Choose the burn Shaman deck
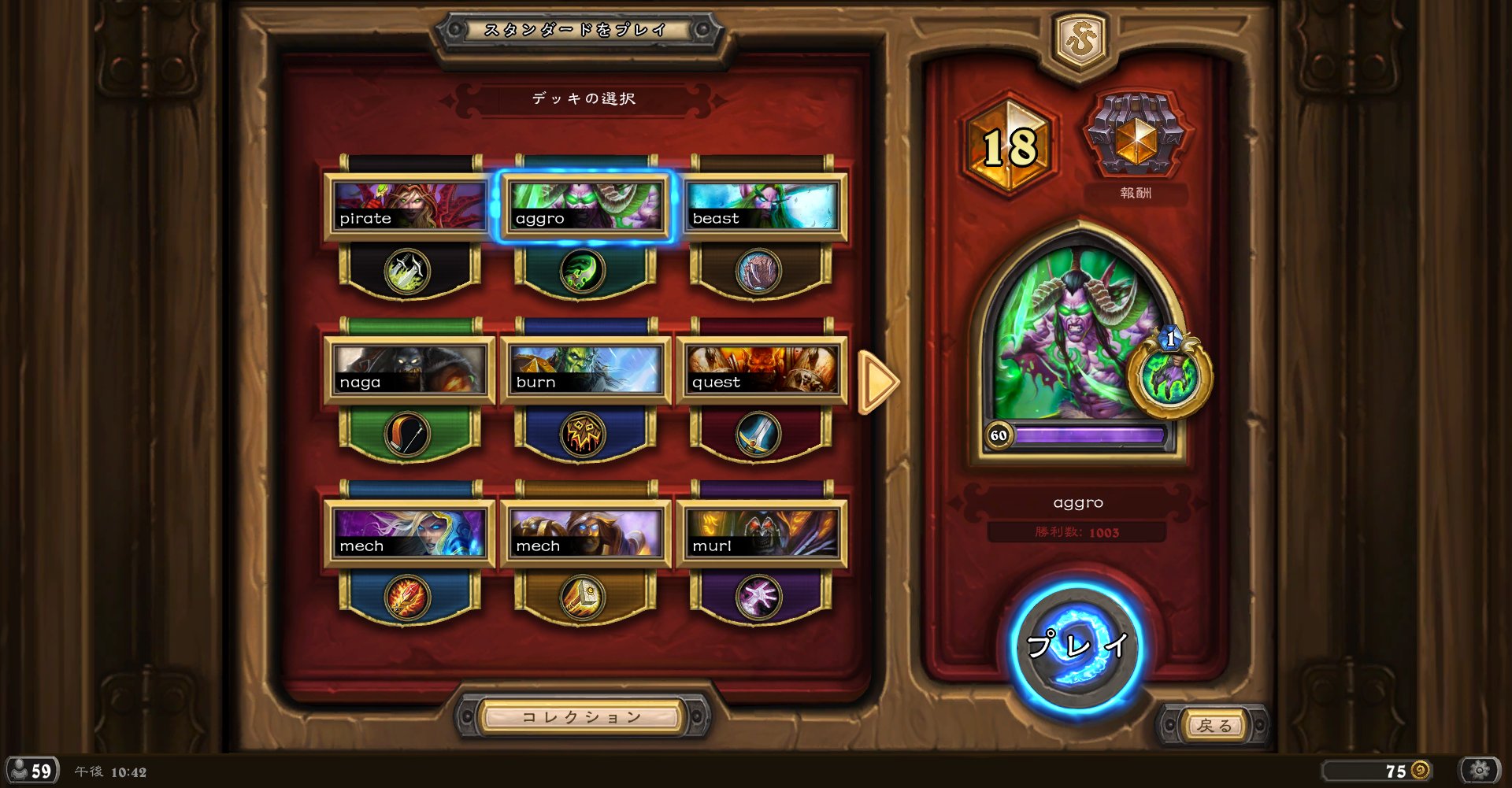1512x788 pixels. coord(584,370)
